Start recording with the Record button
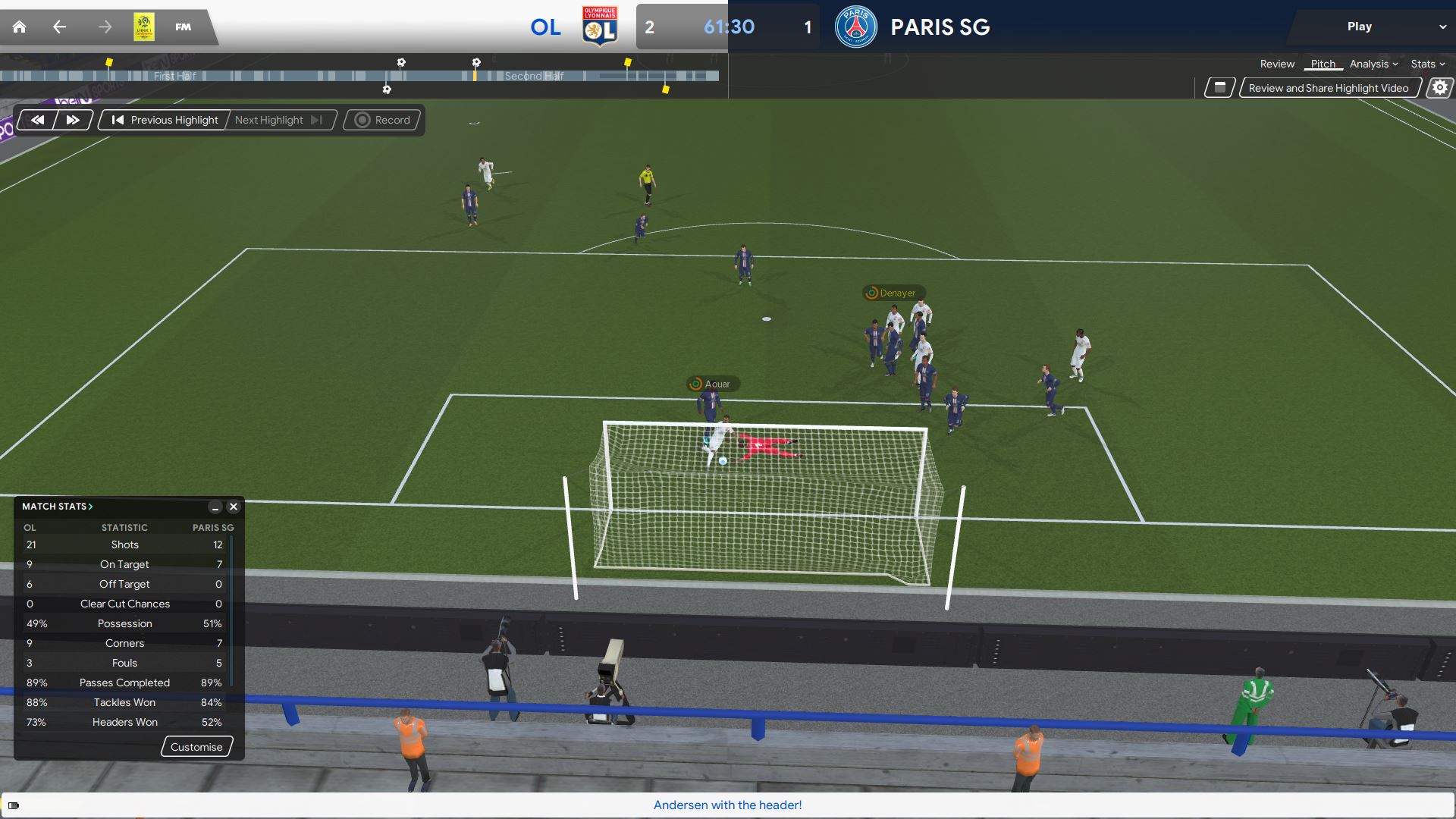Screen dimensions: 1456x819 (x=383, y=120)
